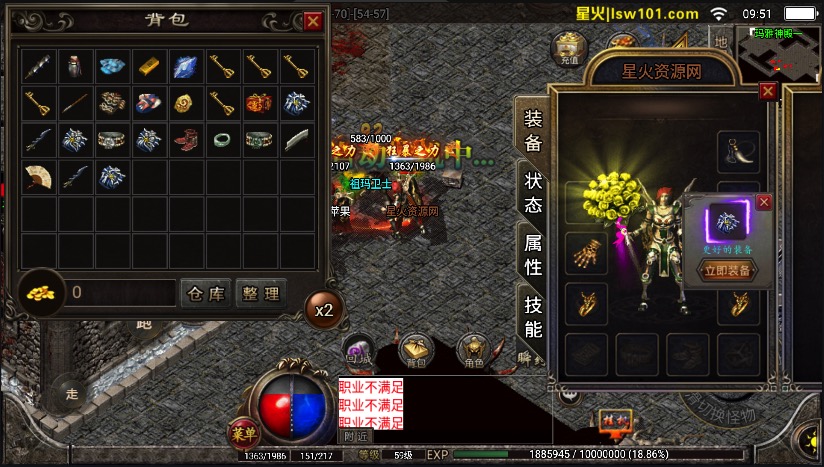Show the 属性 attributes tab
Screen dimensions: 824x467
click(533, 254)
